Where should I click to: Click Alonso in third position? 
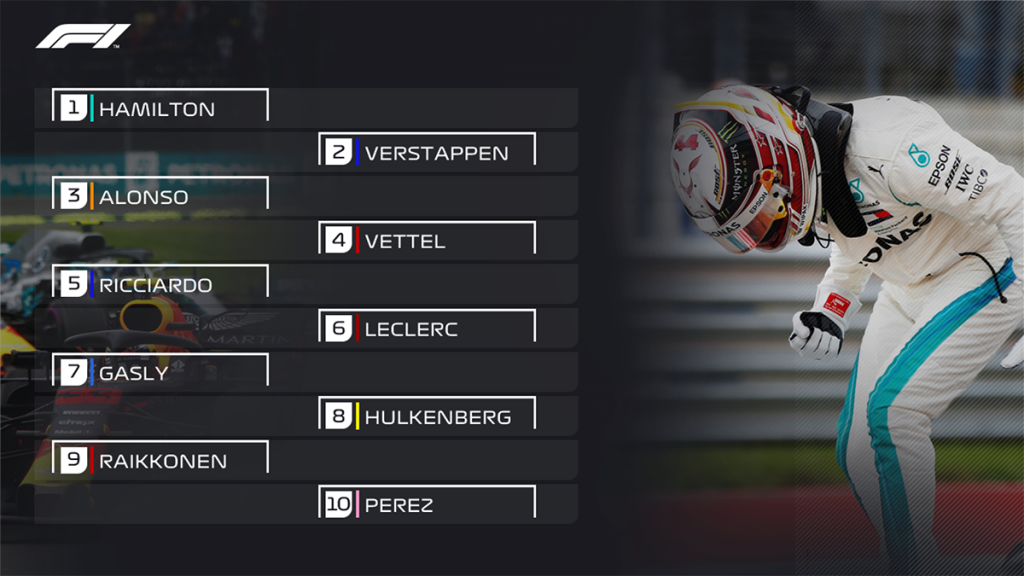[160, 196]
